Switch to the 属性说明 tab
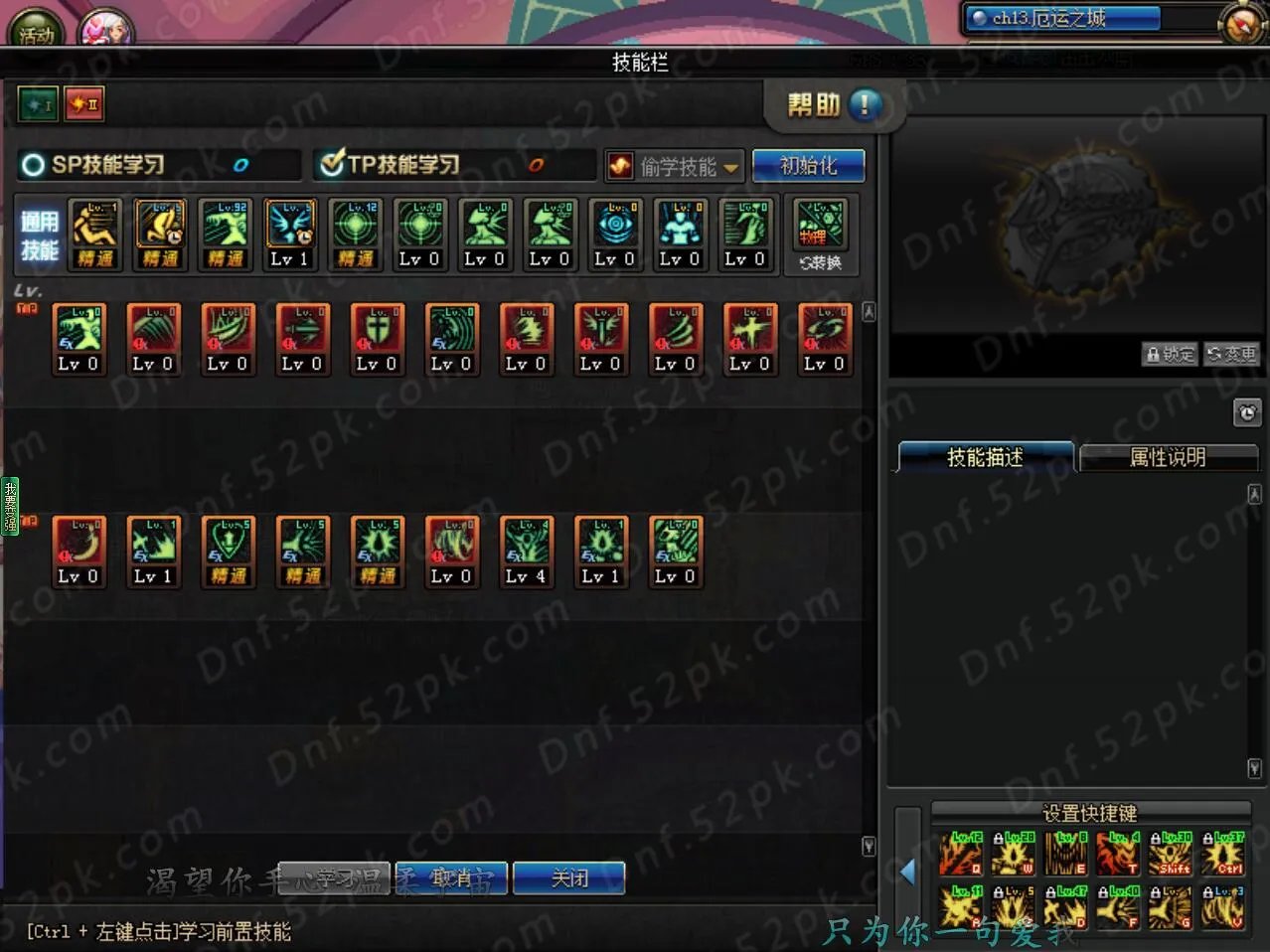 pyautogui.click(x=1168, y=457)
